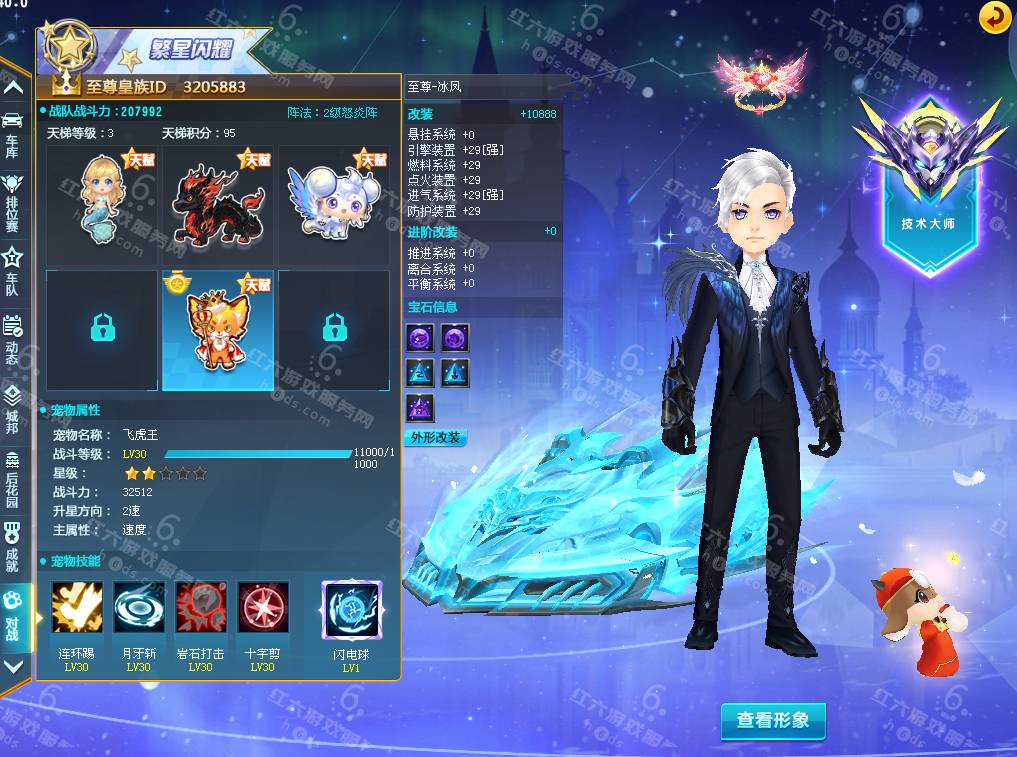
Task: Select the 十字剪 skill icon
Action: (263, 608)
